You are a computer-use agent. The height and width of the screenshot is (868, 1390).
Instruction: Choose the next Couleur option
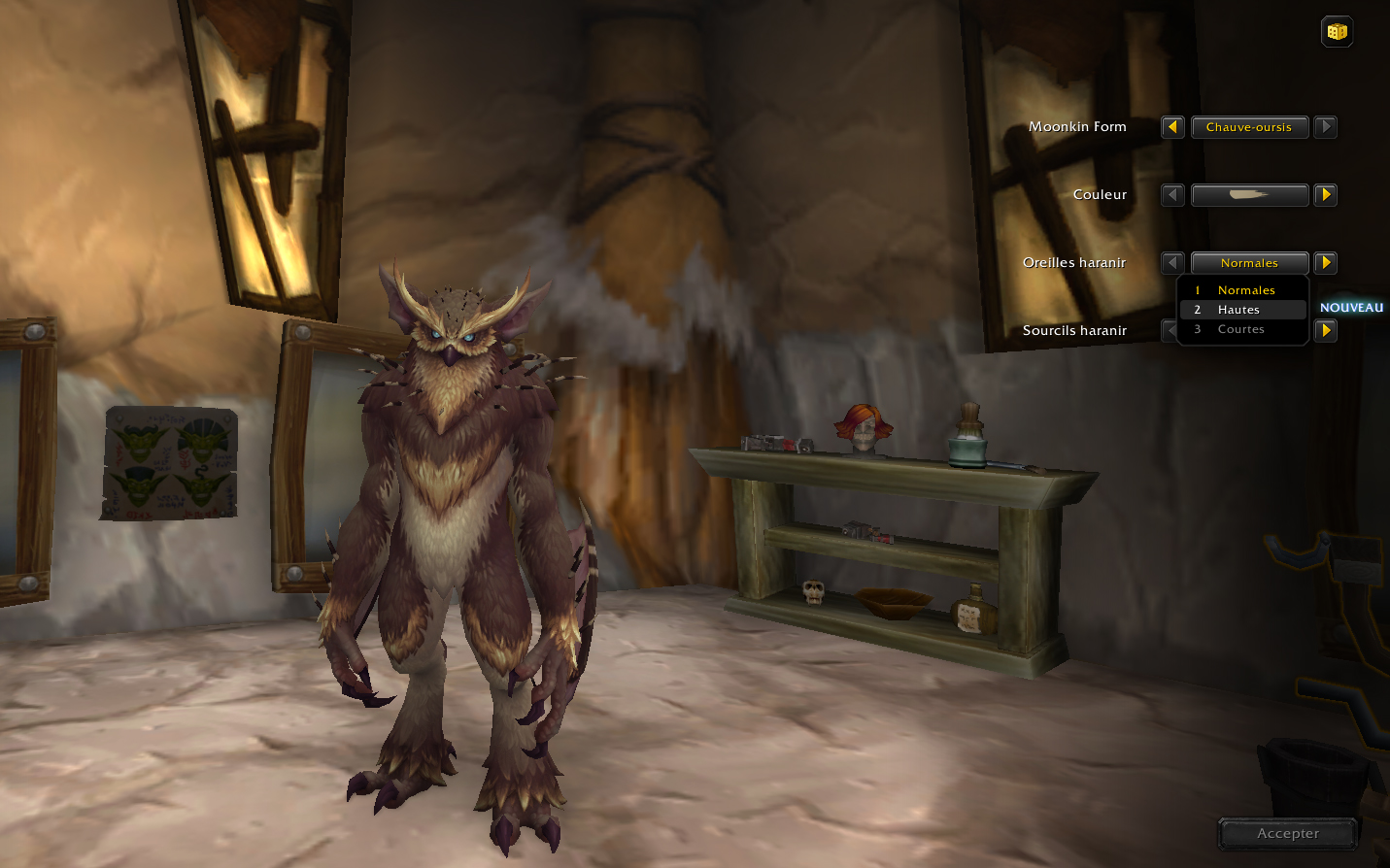(1326, 195)
